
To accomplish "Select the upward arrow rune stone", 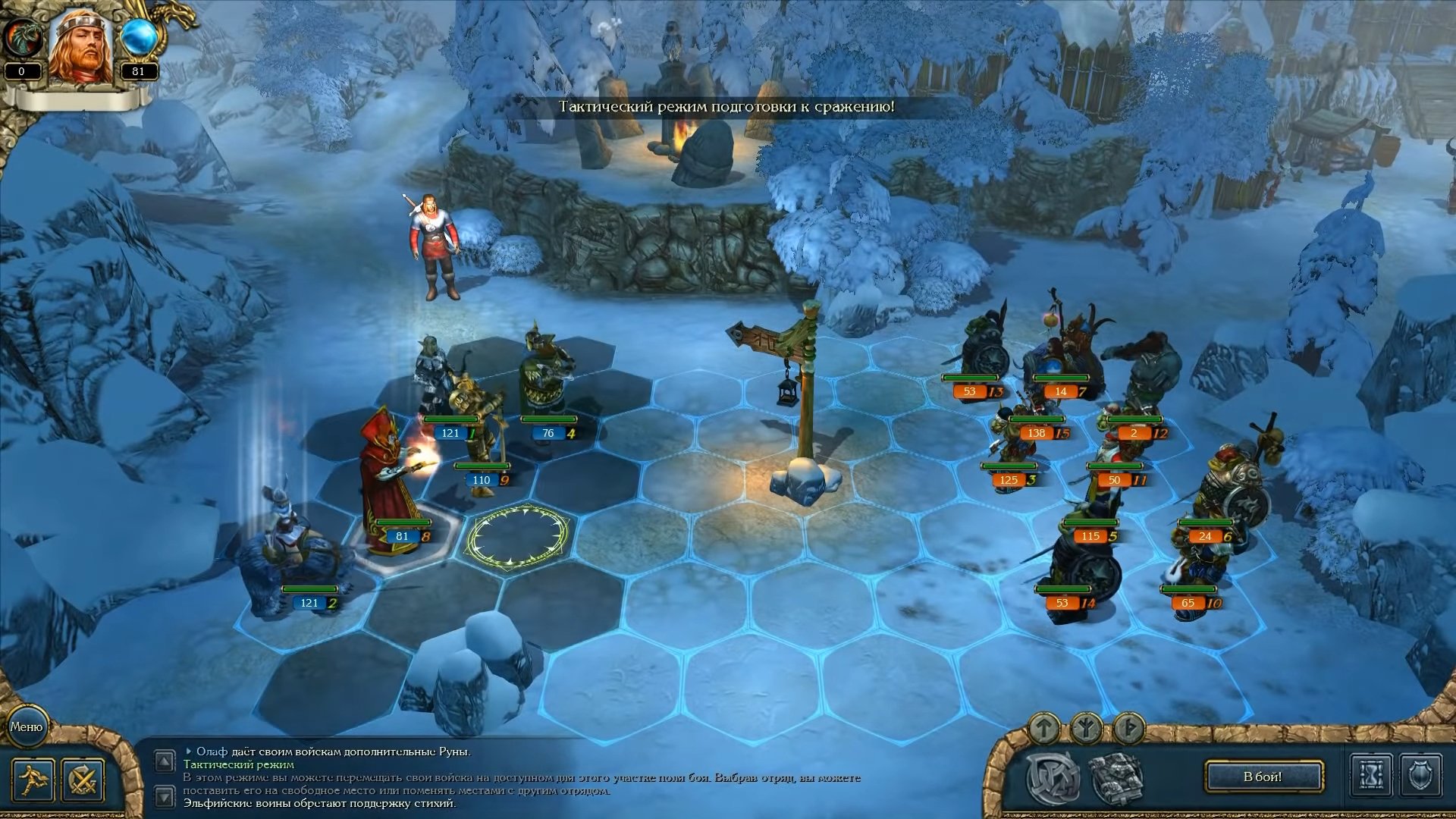I will 1044,728.
